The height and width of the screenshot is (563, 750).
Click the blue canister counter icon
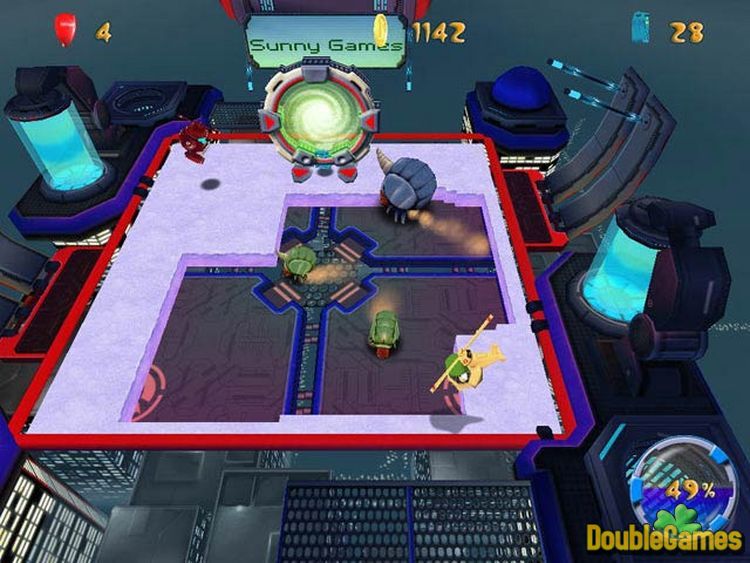tap(640, 28)
